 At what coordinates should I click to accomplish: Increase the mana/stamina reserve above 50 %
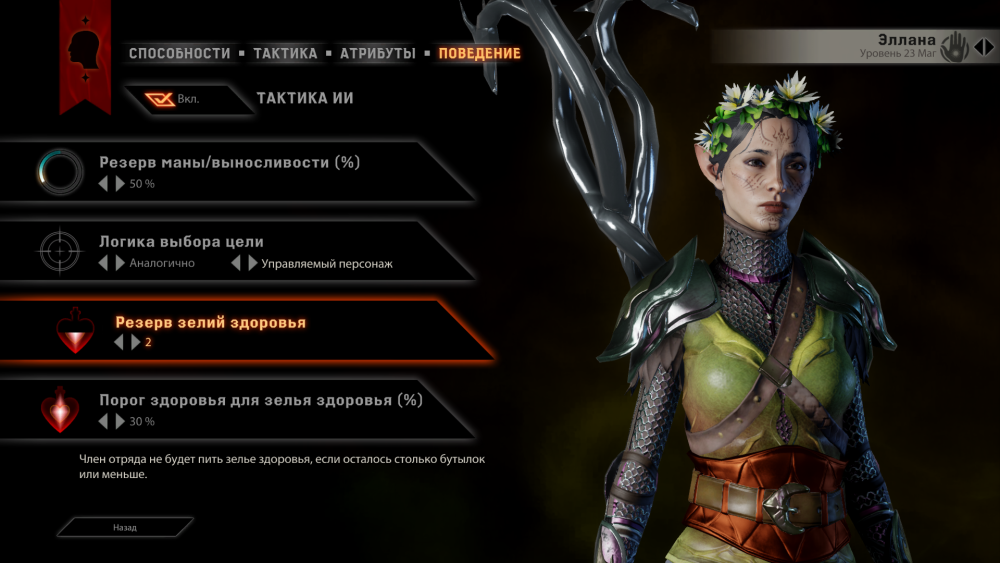pos(120,184)
